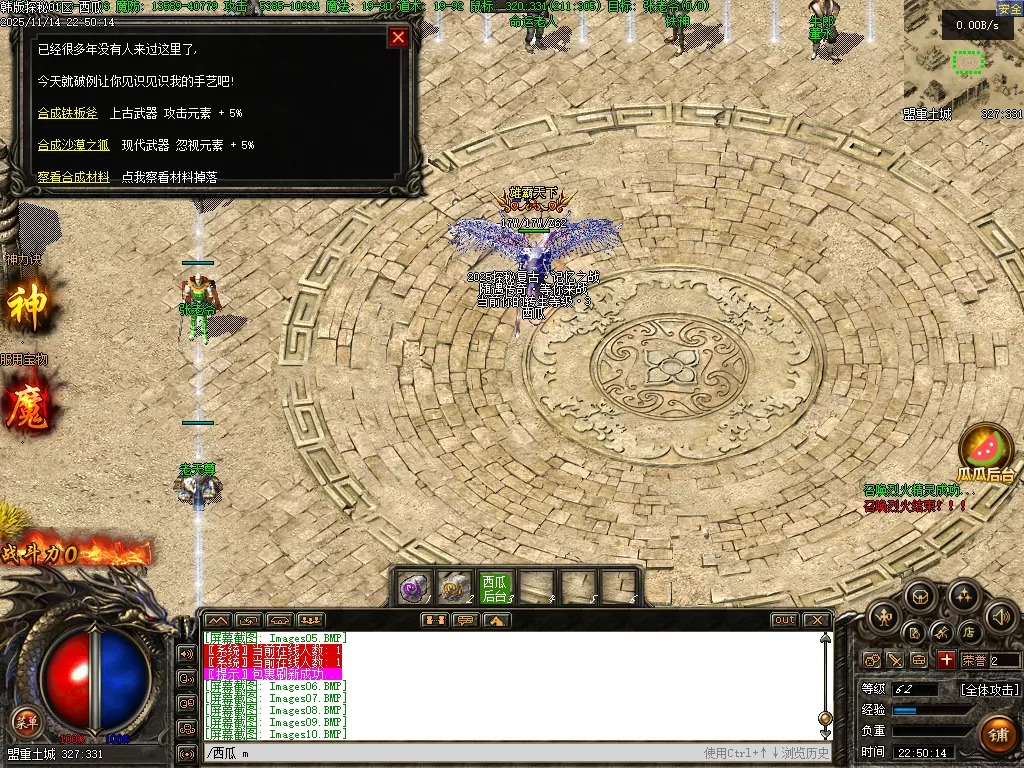Focus the chat input field
The width and height of the screenshot is (1024, 768).
coord(450,753)
